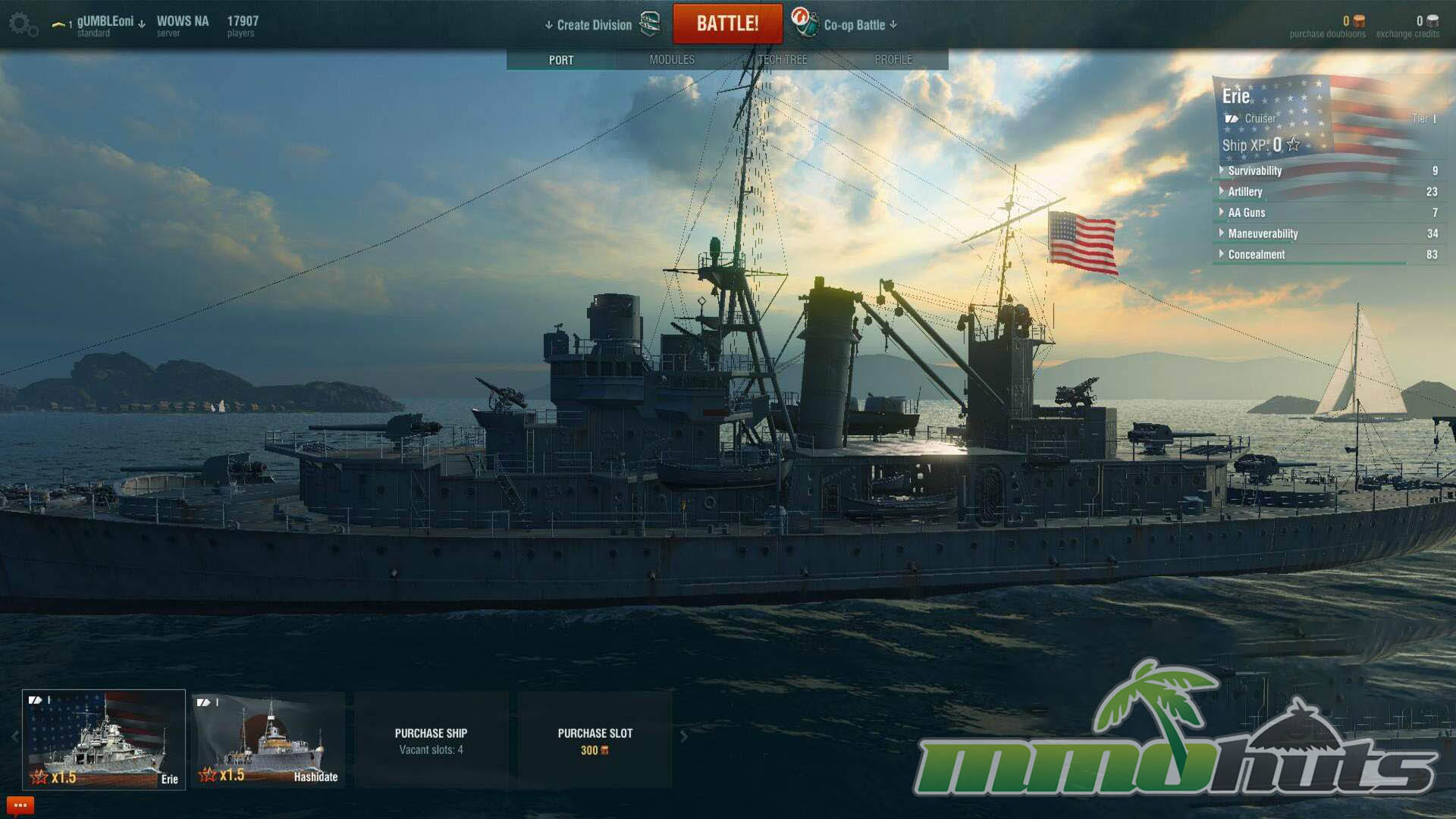
Task: Open the red chat button
Action: coord(20,805)
